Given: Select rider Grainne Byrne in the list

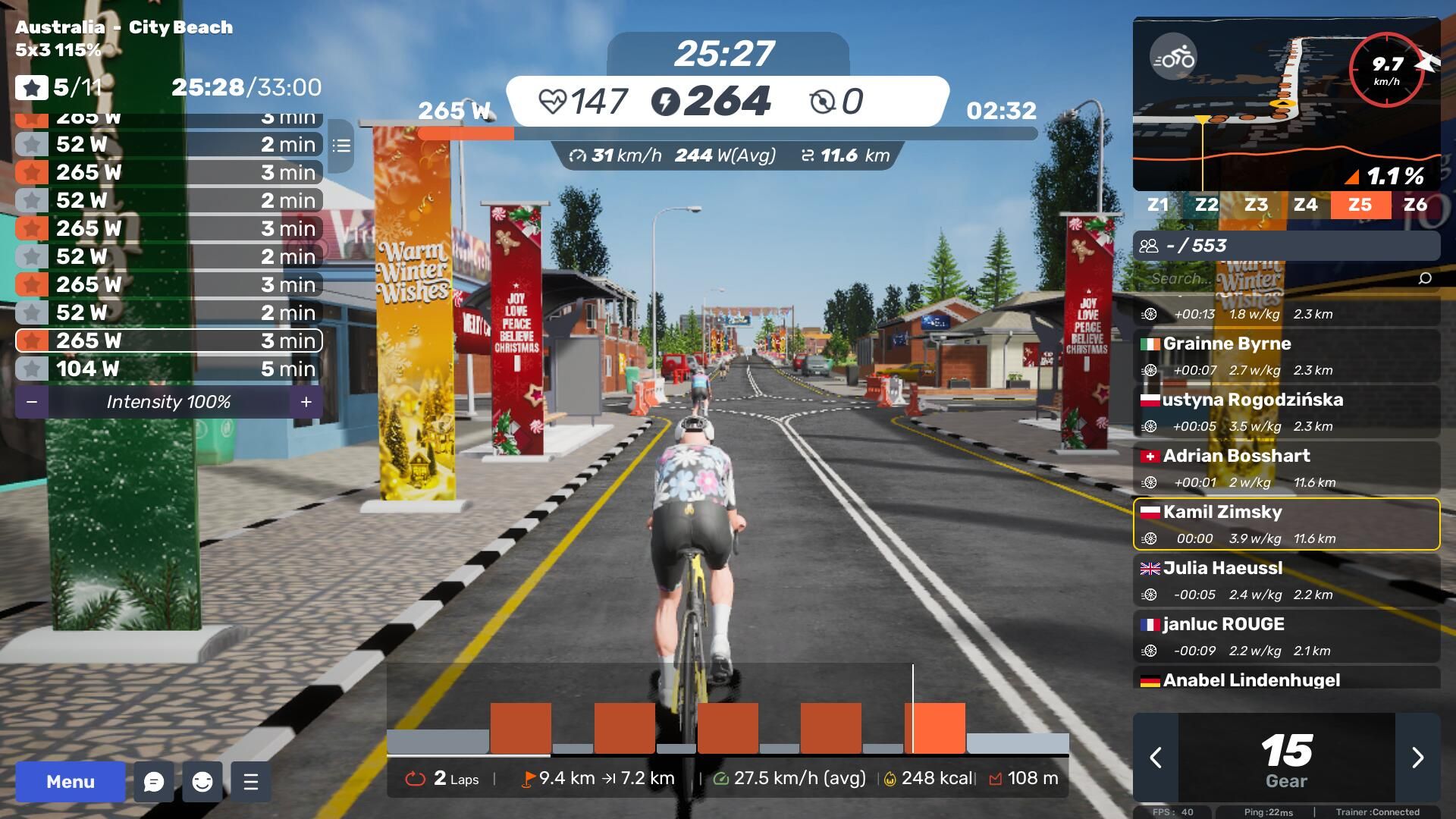Looking at the screenshot, I should pyautogui.click(x=1286, y=356).
